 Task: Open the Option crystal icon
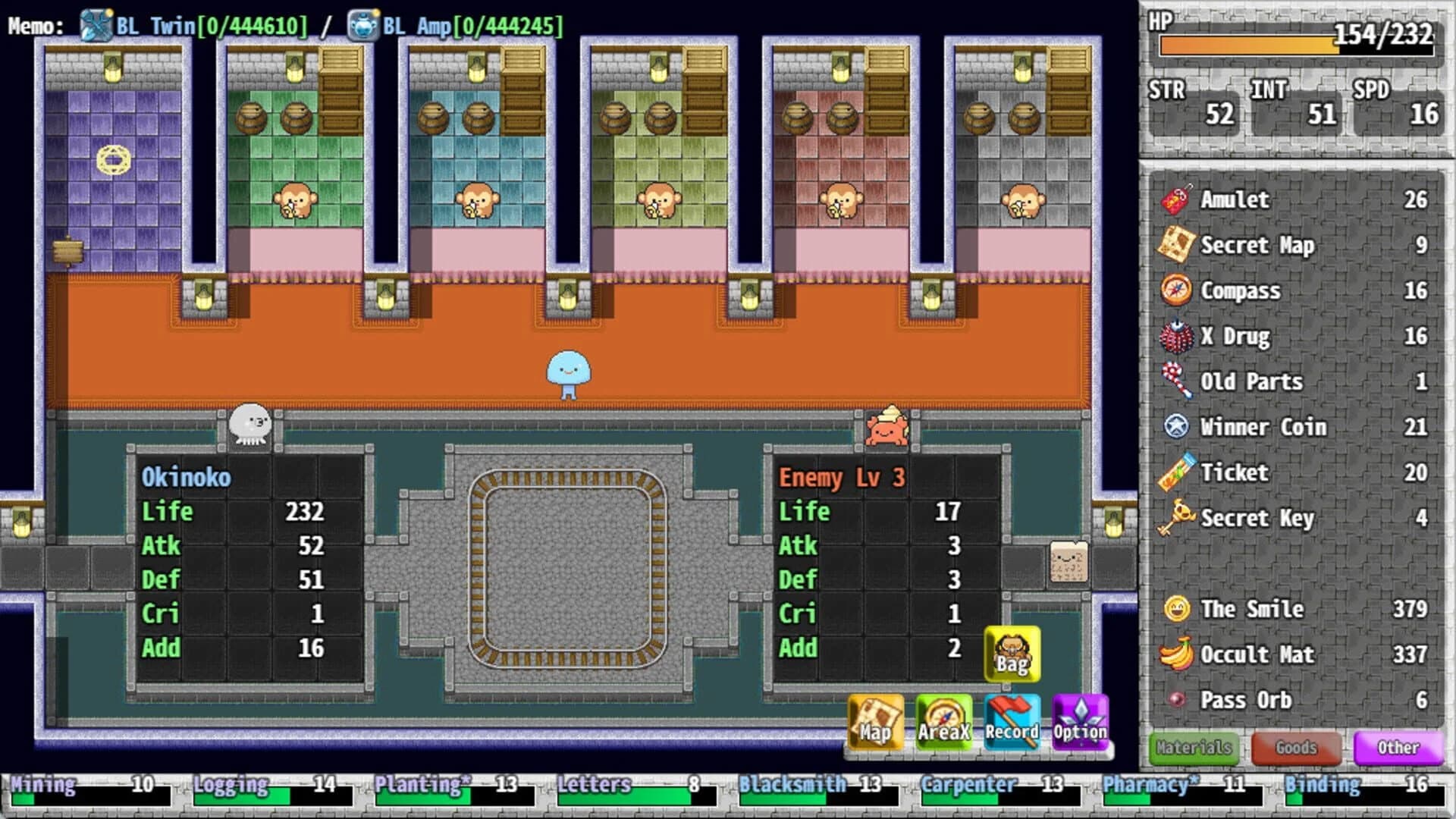coord(1081,720)
